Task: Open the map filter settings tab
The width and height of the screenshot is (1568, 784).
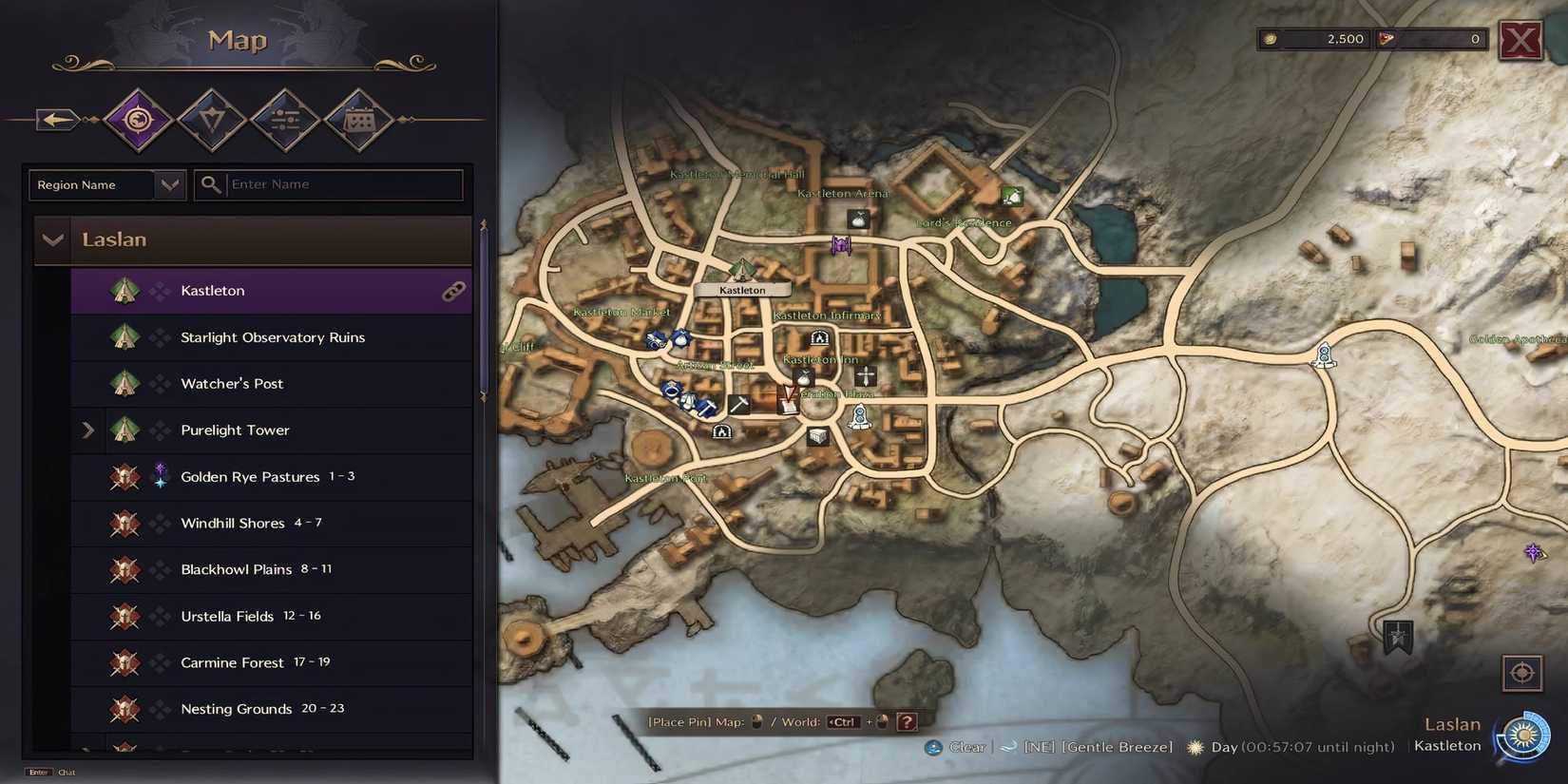Action: pyautogui.click(x=285, y=119)
